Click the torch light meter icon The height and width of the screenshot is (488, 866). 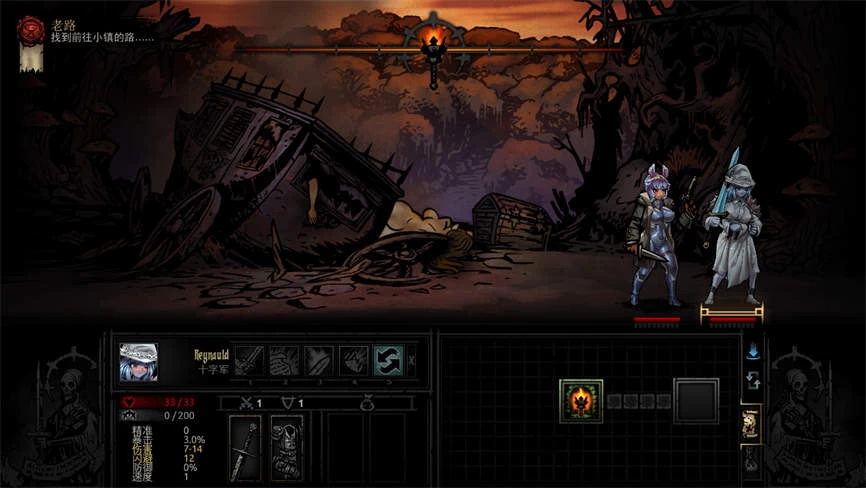point(432,44)
